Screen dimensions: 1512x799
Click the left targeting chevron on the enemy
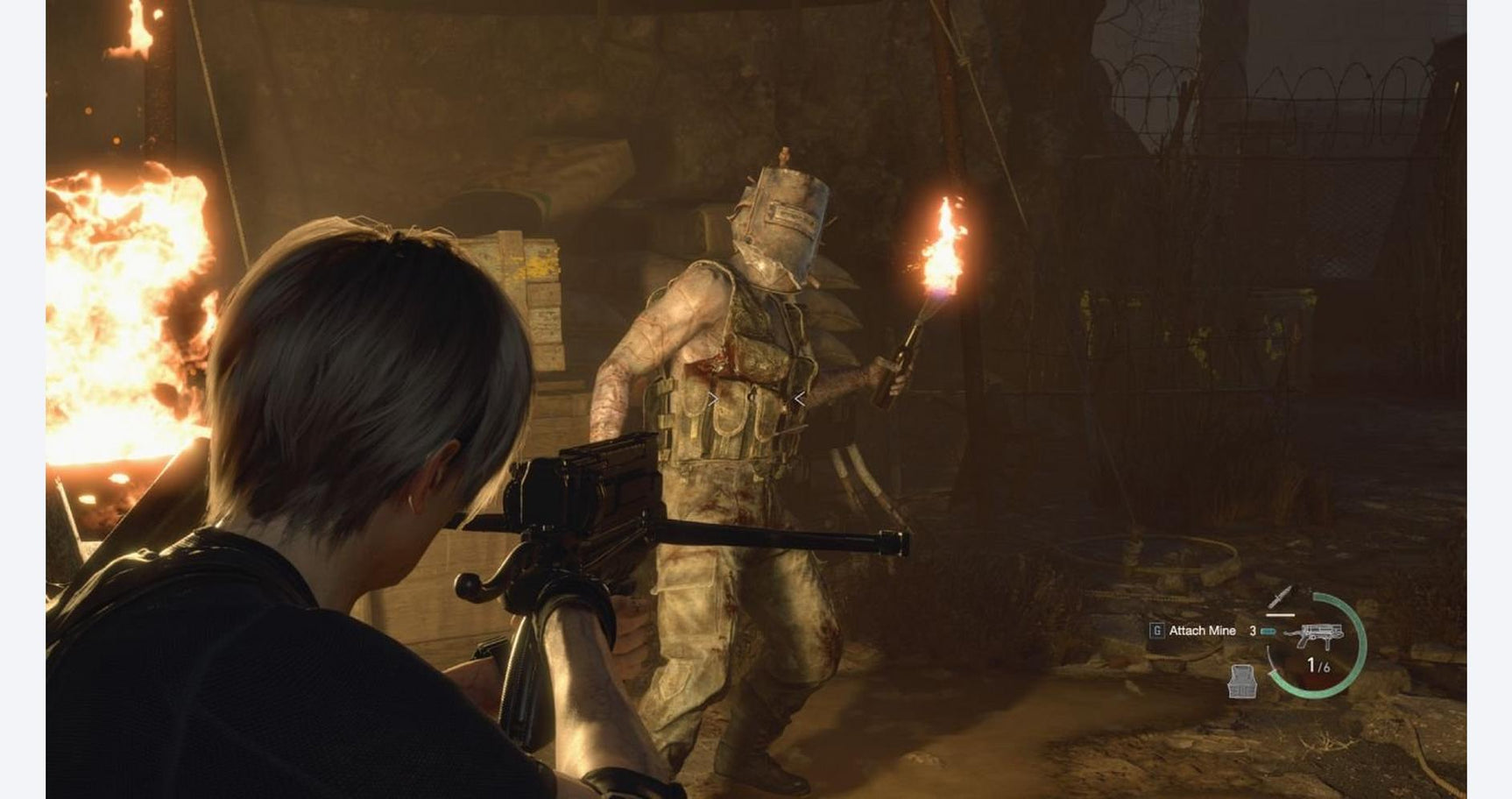click(712, 399)
